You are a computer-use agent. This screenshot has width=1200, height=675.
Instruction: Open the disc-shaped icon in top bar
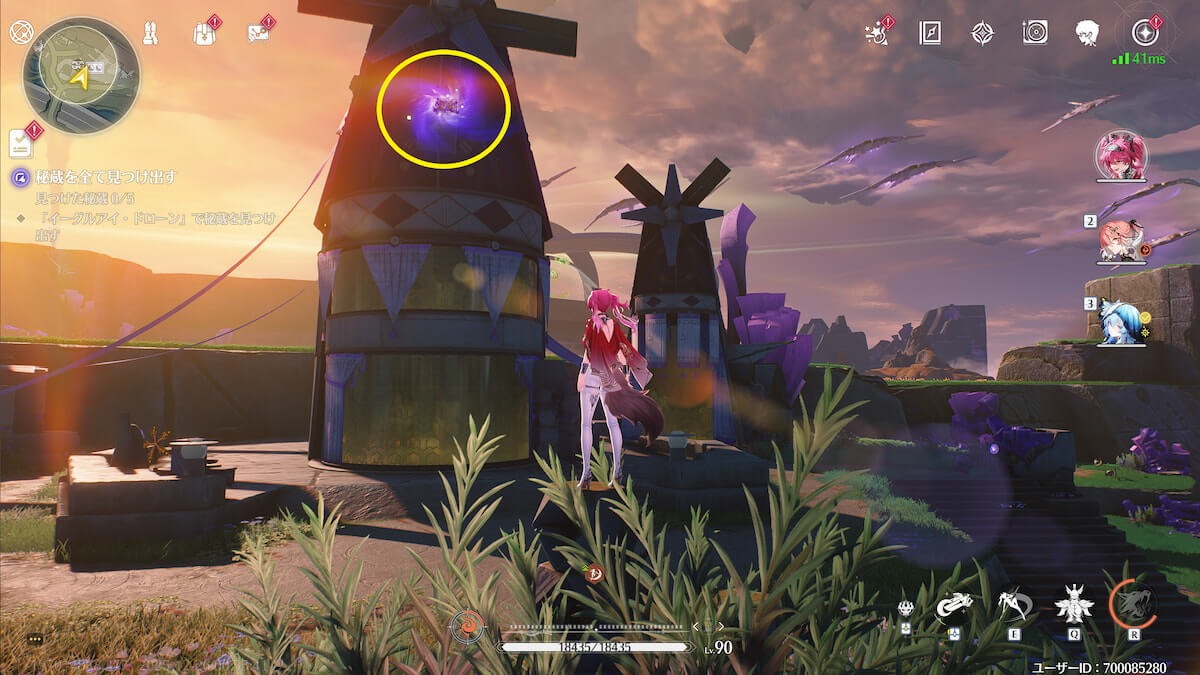1035,33
